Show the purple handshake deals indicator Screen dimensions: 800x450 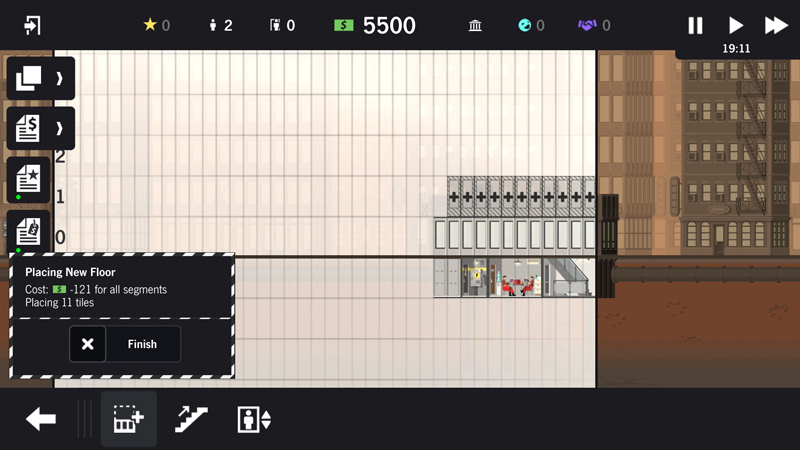pos(587,25)
